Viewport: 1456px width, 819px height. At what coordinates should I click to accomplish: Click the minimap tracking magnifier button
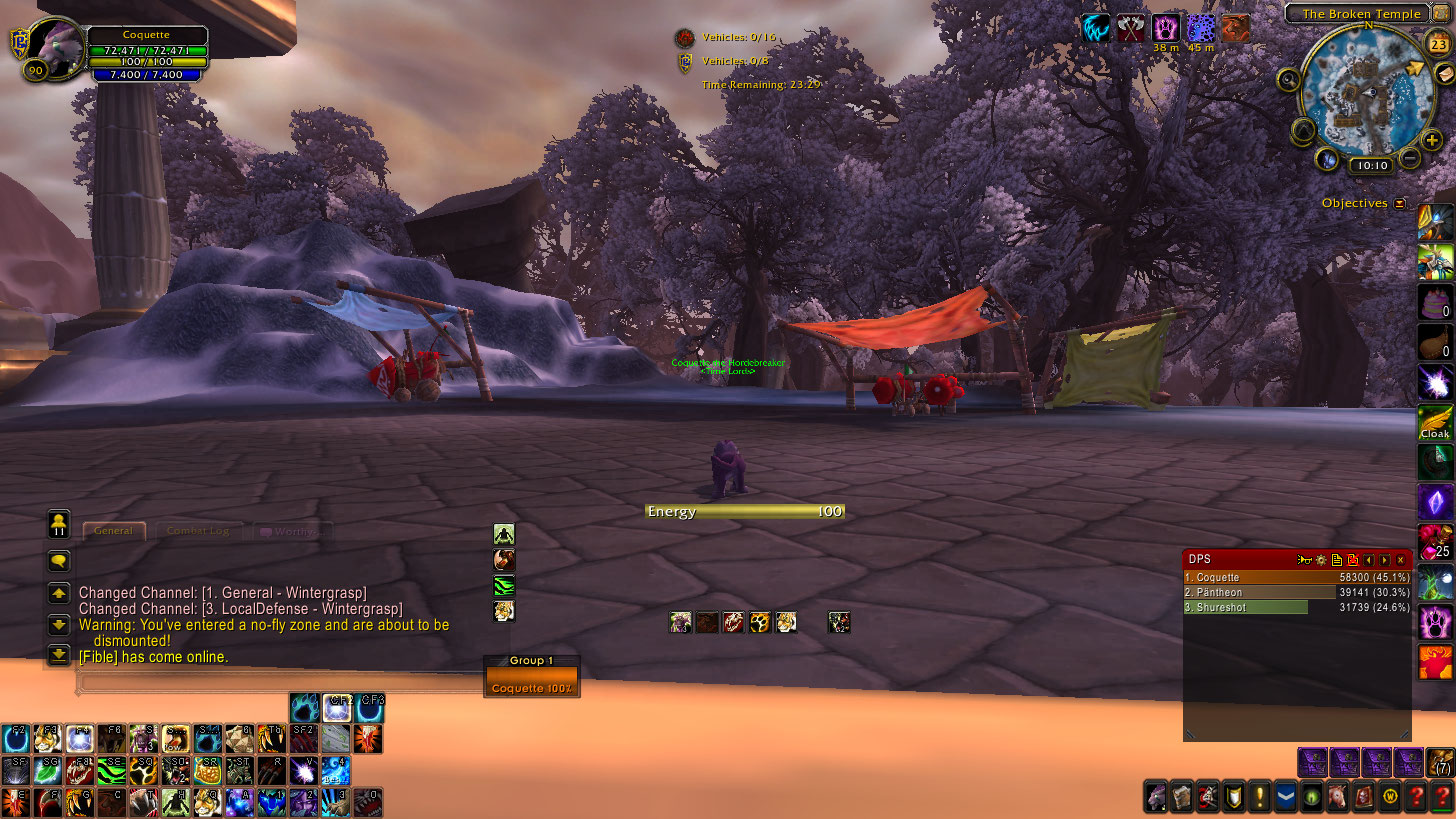(1288, 79)
